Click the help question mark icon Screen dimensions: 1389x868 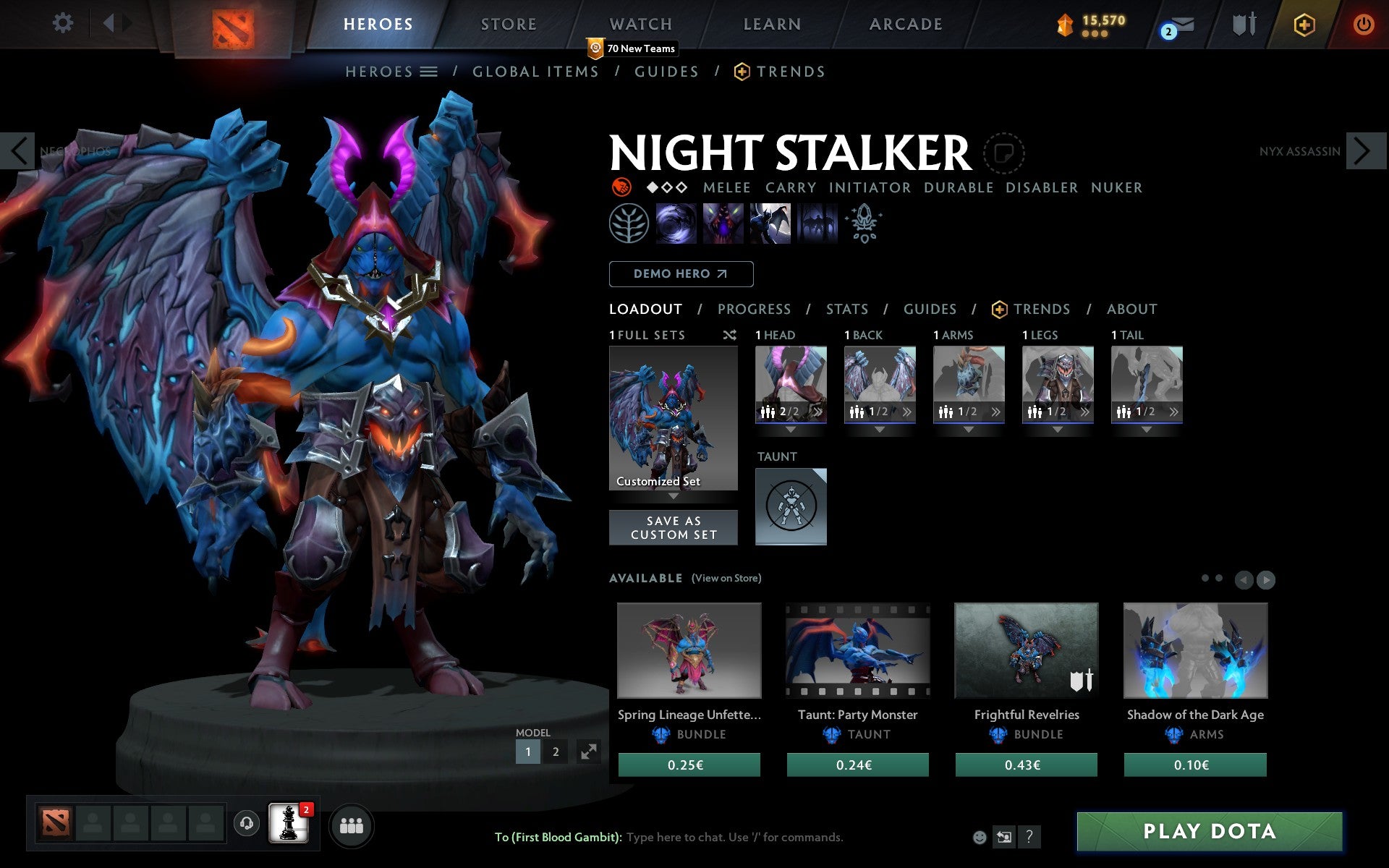(1029, 837)
